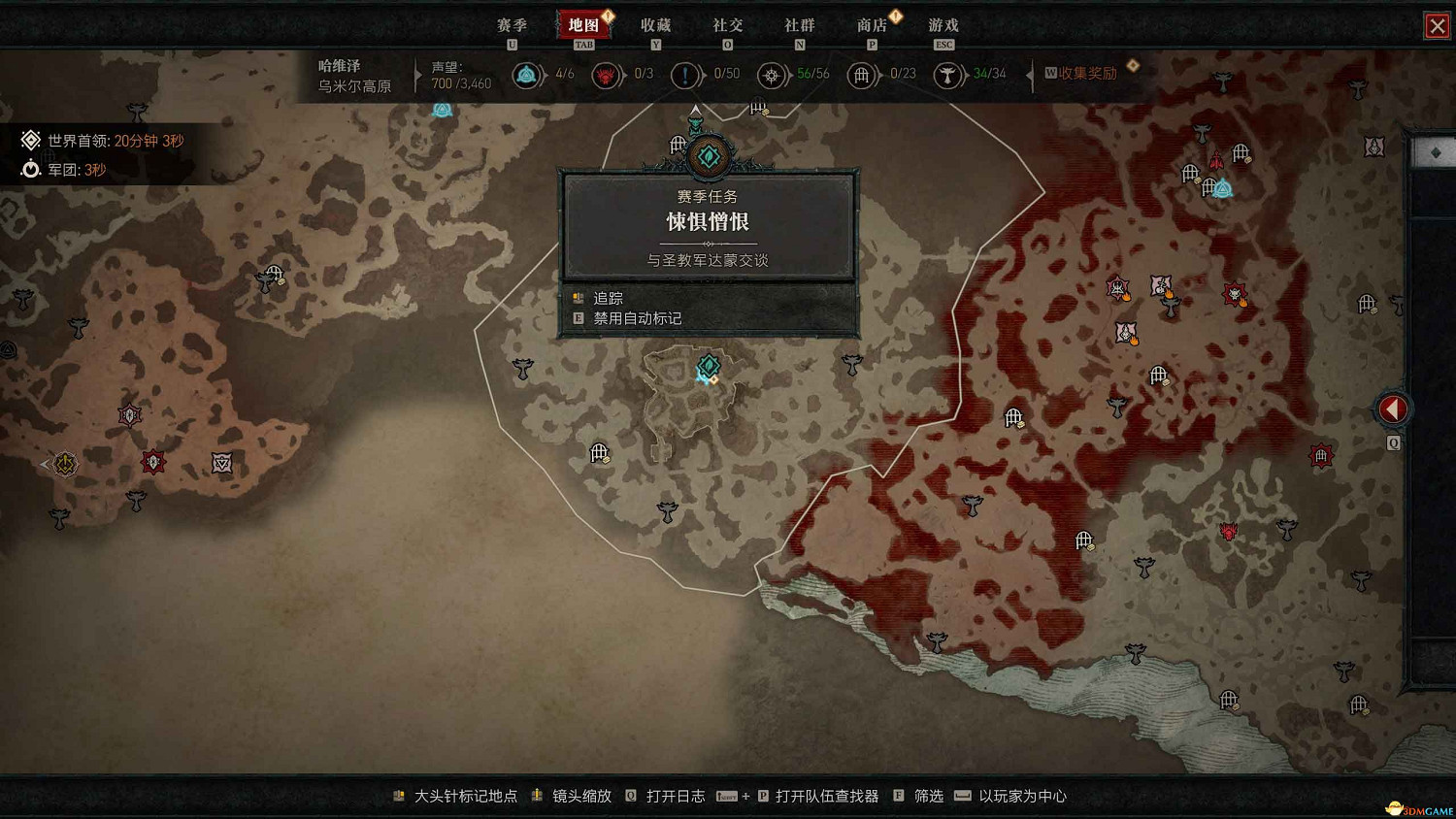Switch to the 收藏 tab
This screenshot has width=1456, height=819.
coord(656,24)
